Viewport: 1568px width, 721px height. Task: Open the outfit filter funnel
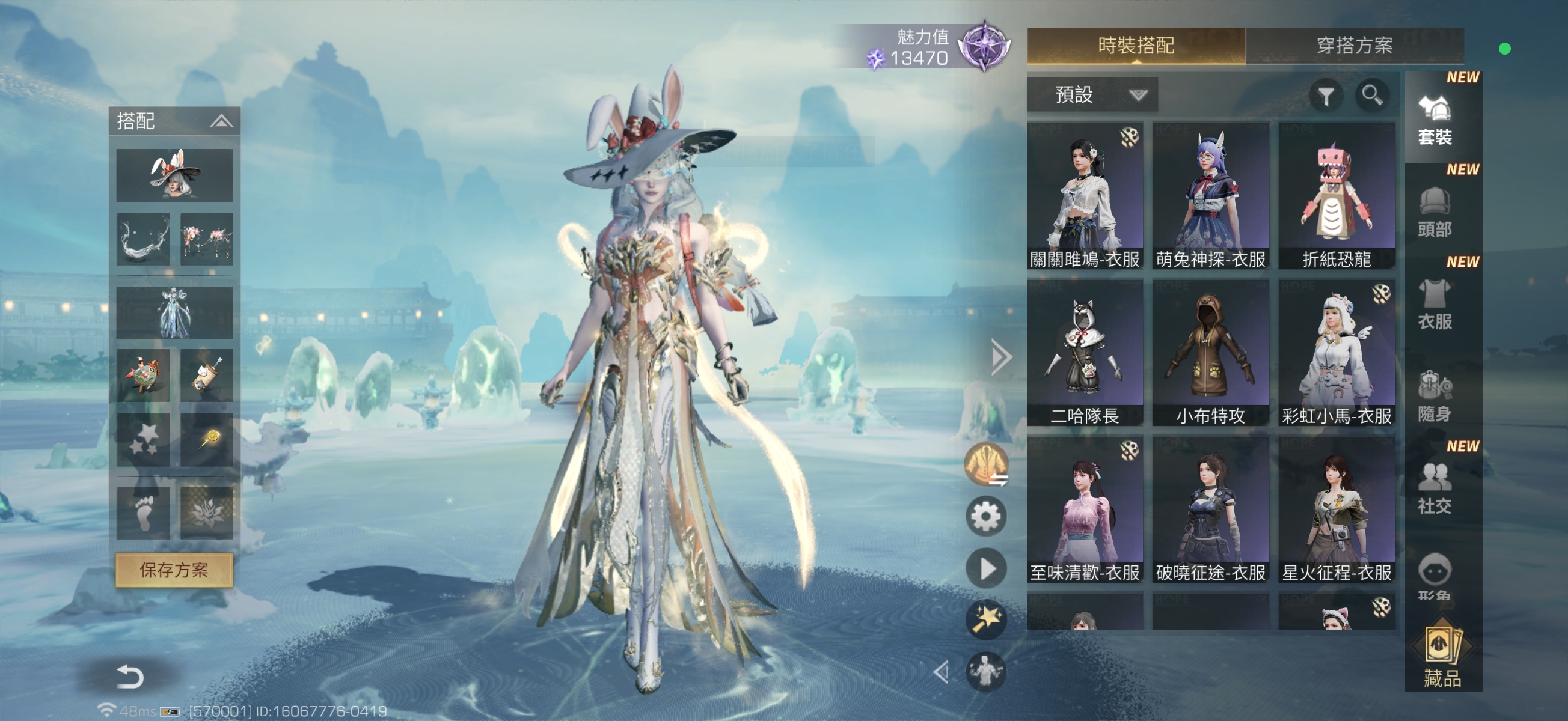point(1326,96)
